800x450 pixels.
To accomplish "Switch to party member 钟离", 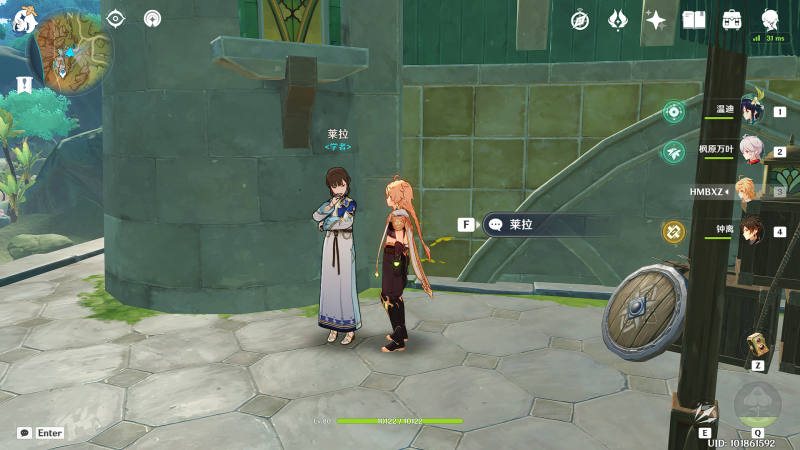I will (751, 230).
